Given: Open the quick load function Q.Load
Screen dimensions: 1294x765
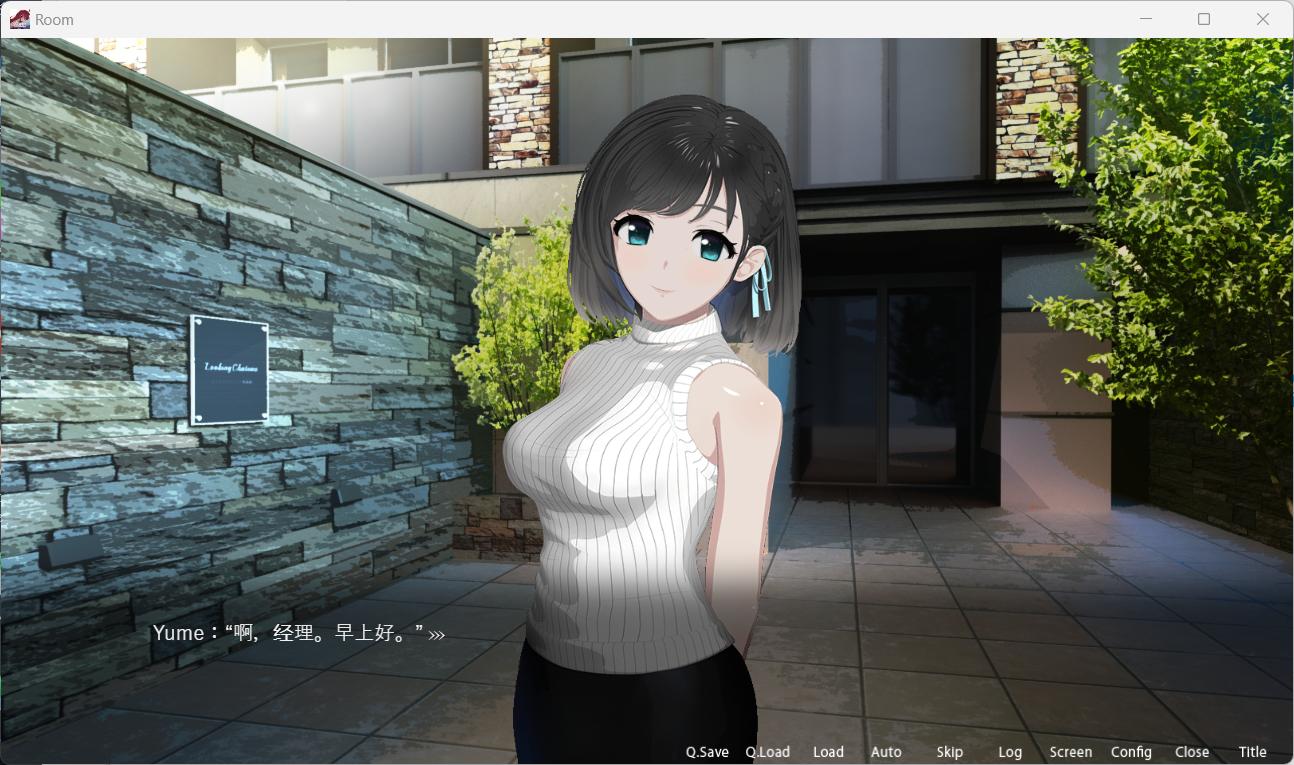Looking at the screenshot, I should pyautogui.click(x=767, y=751).
